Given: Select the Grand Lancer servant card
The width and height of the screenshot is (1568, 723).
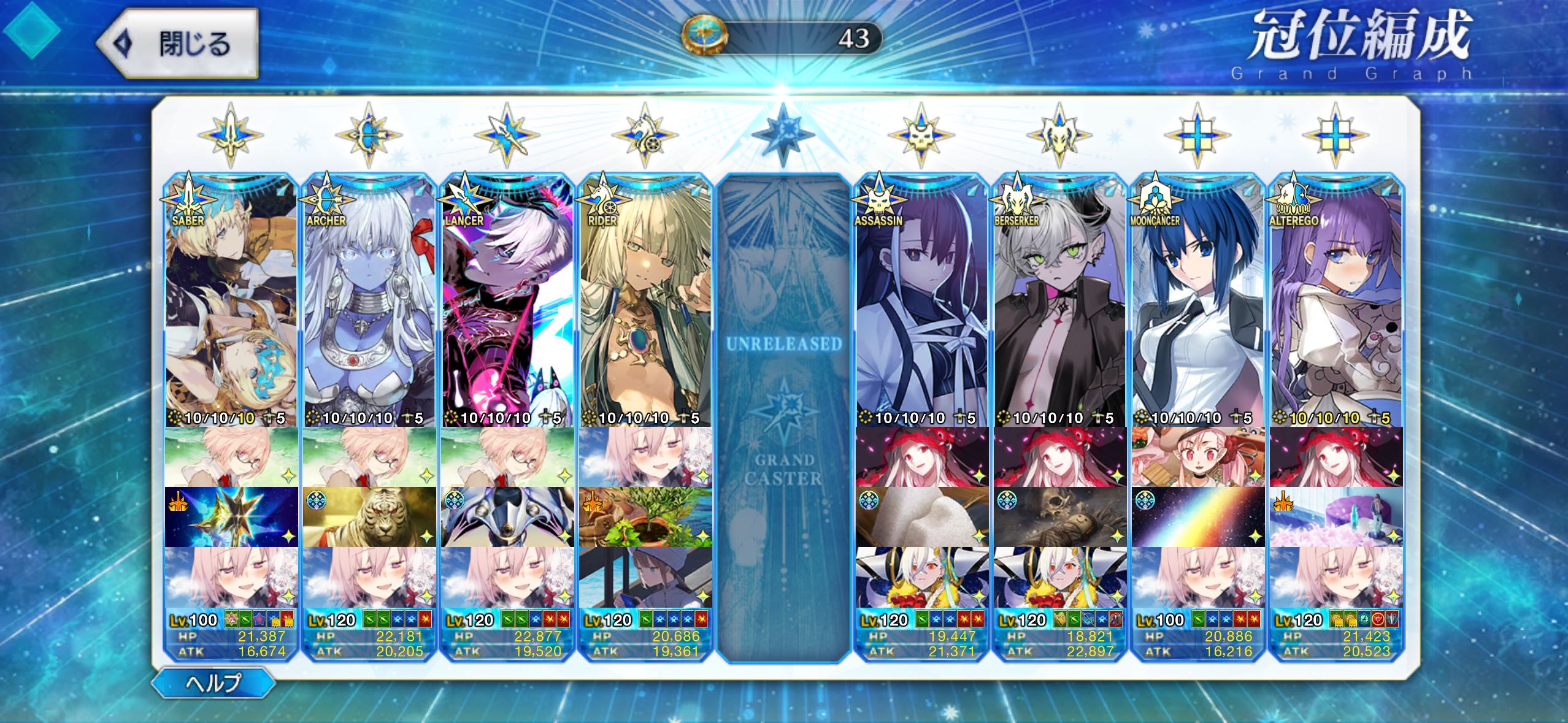Looking at the screenshot, I should tap(507, 300).
